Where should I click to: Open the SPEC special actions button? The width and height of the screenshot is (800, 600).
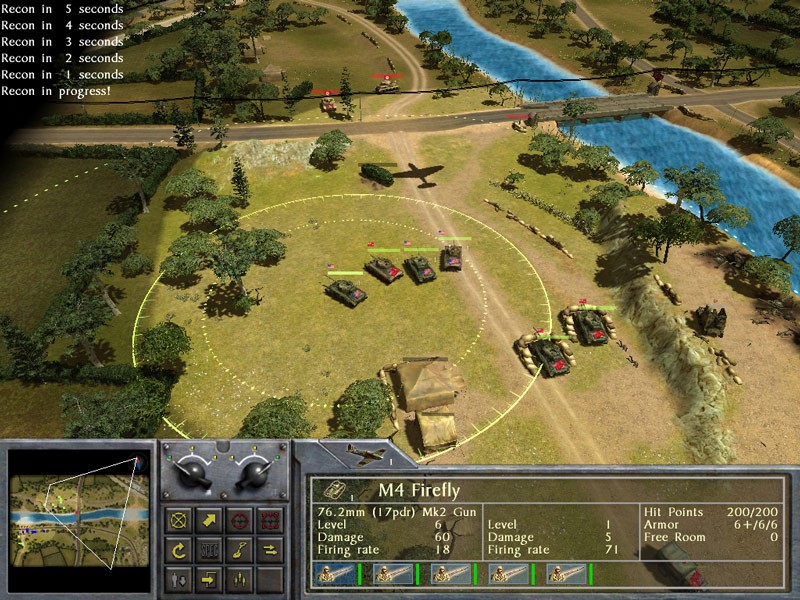[x=210, y=549]
